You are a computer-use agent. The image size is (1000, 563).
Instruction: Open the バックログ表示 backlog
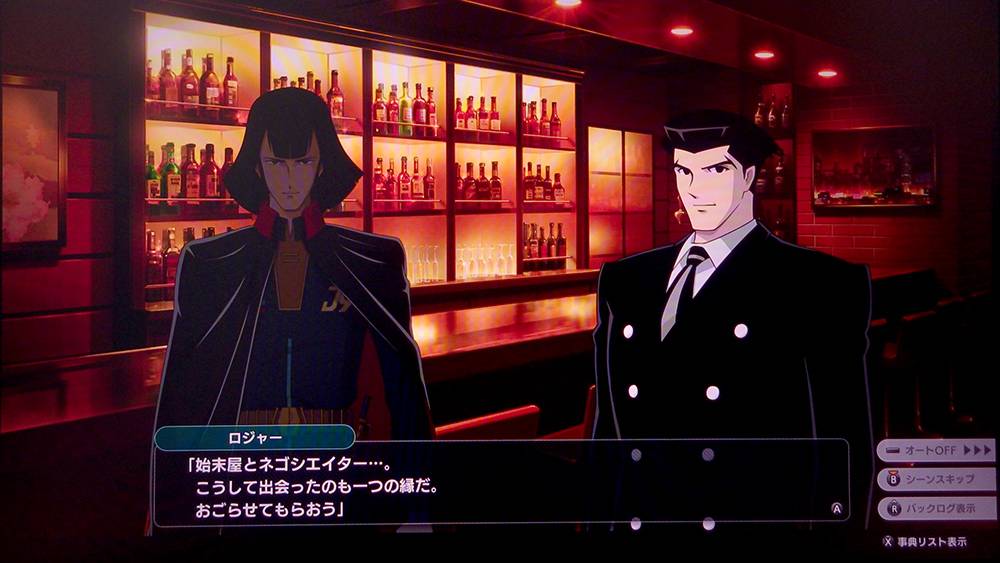[936, 508]
